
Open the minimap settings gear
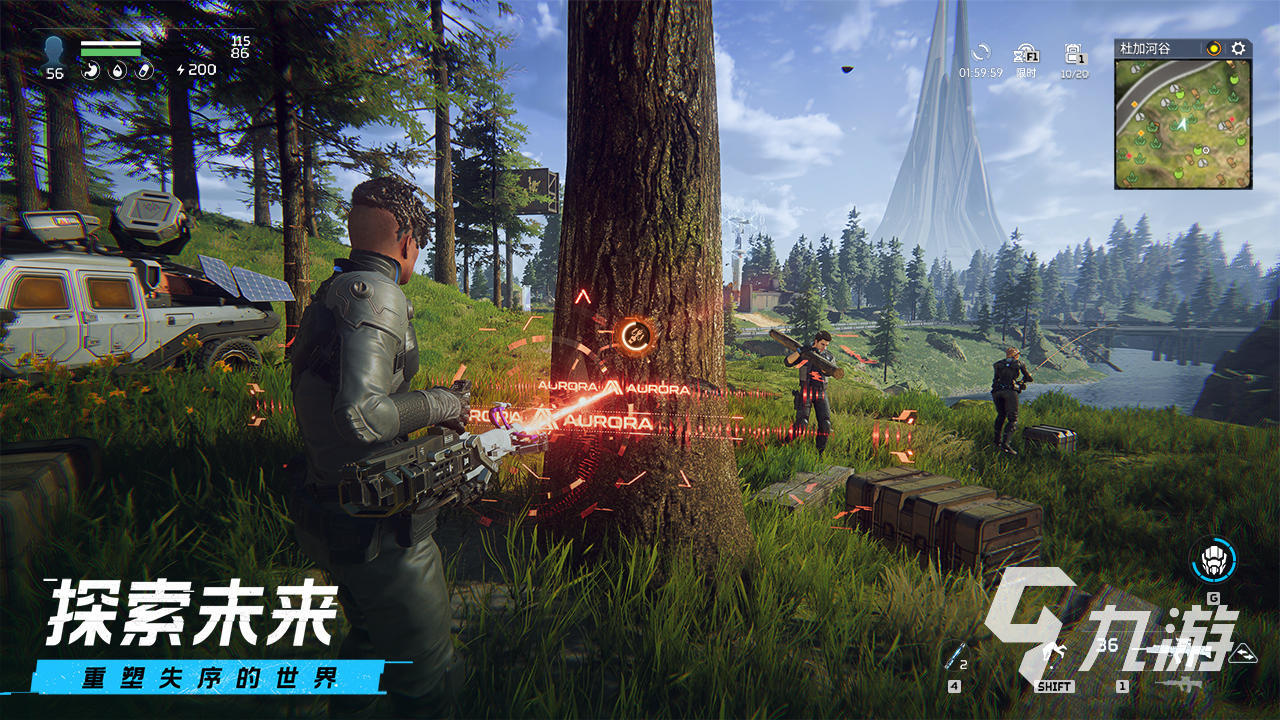(1237, 46)
